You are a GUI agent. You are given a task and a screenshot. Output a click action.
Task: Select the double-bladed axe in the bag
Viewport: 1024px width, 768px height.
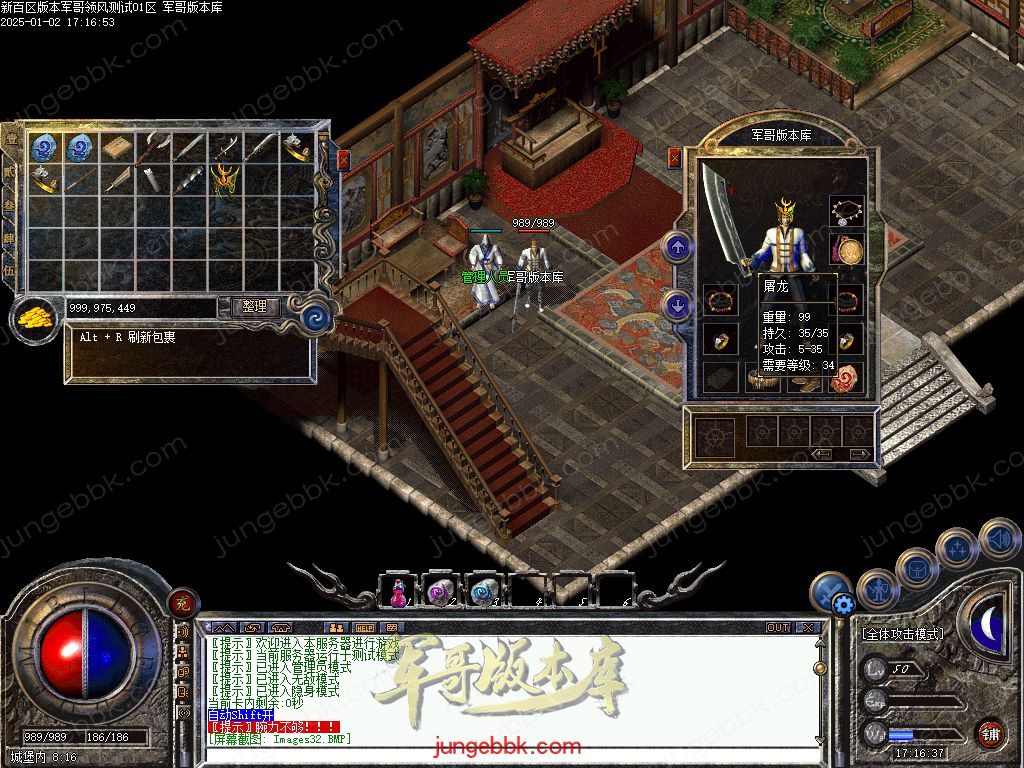pyautogui.click(x=154, y=148)
